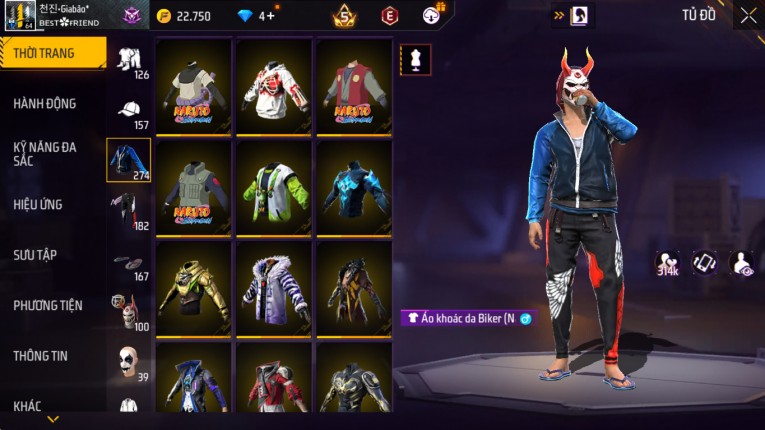The width and height of the screenshot is (765, 430).
Task: Open the SƯU TẬP tab
Action: [35, 255]
